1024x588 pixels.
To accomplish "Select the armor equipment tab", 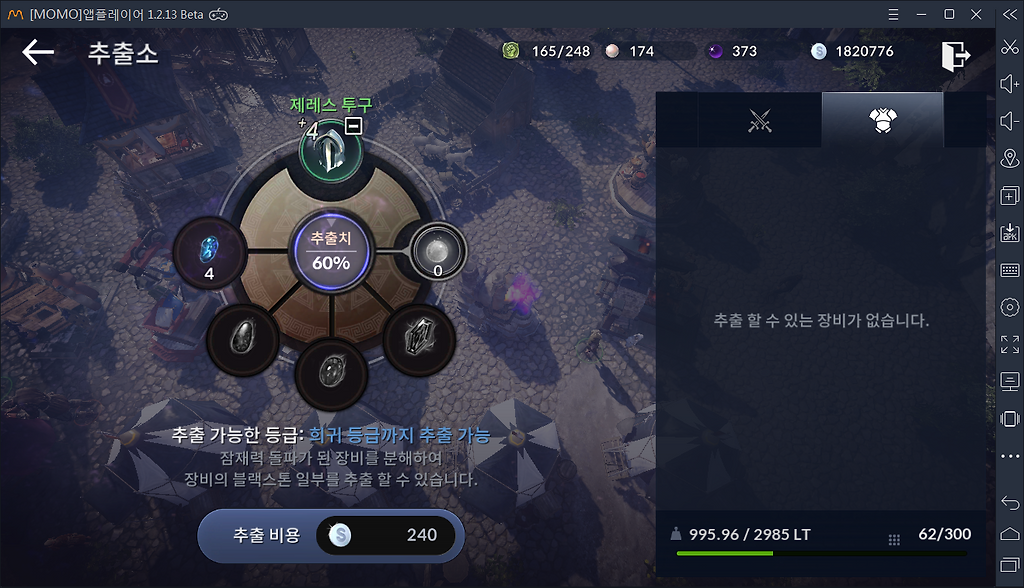I will [882, 121].
